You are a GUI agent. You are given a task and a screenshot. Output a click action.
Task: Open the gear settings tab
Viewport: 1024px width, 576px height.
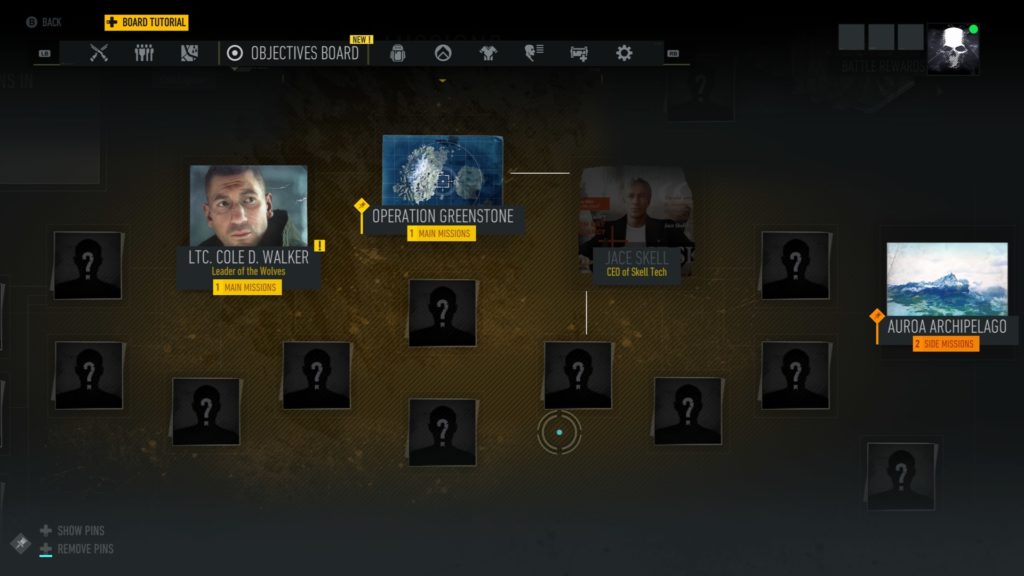click(624, 53)
